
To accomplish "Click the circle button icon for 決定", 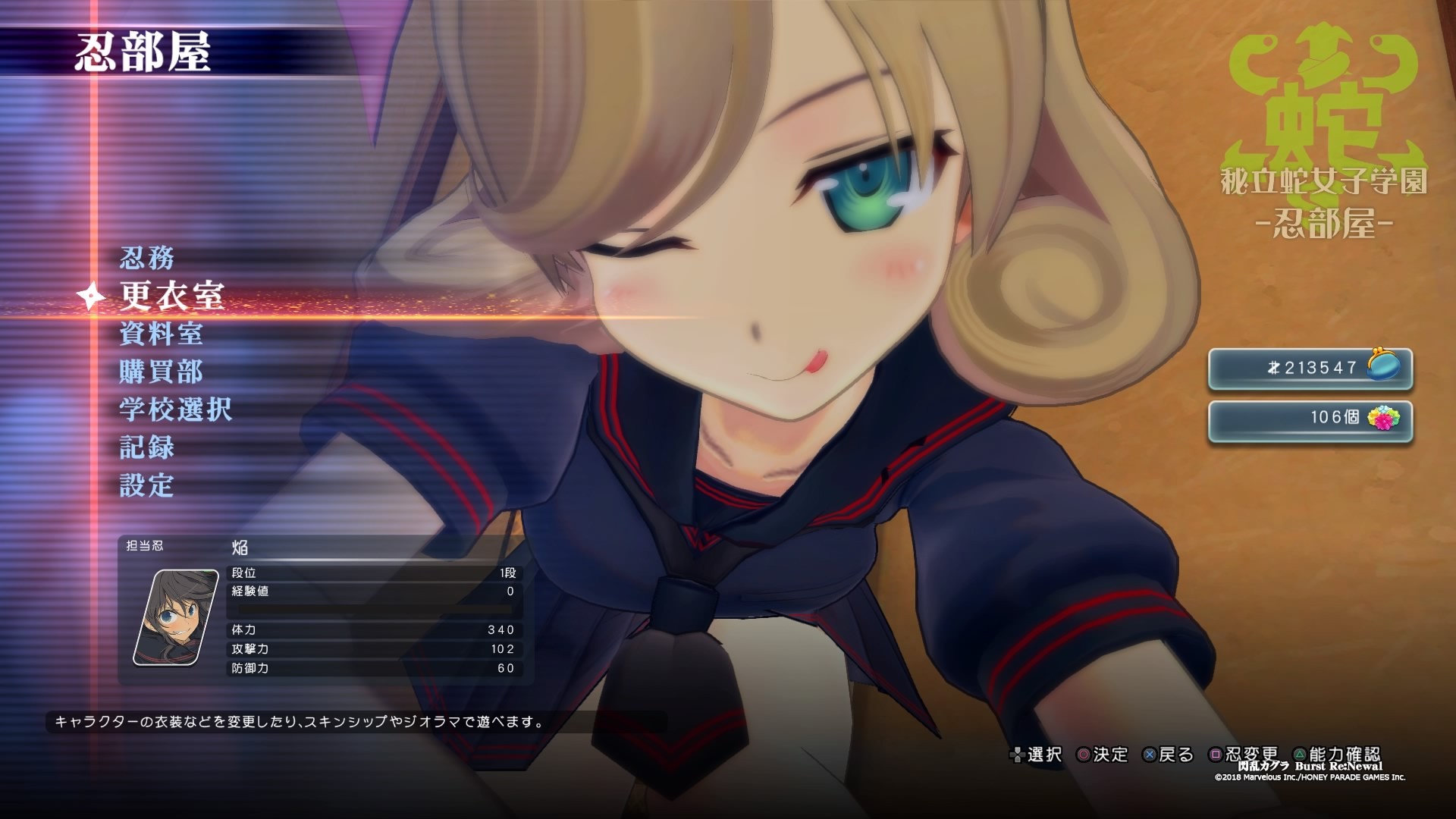I will click(x=1084, y=755).
